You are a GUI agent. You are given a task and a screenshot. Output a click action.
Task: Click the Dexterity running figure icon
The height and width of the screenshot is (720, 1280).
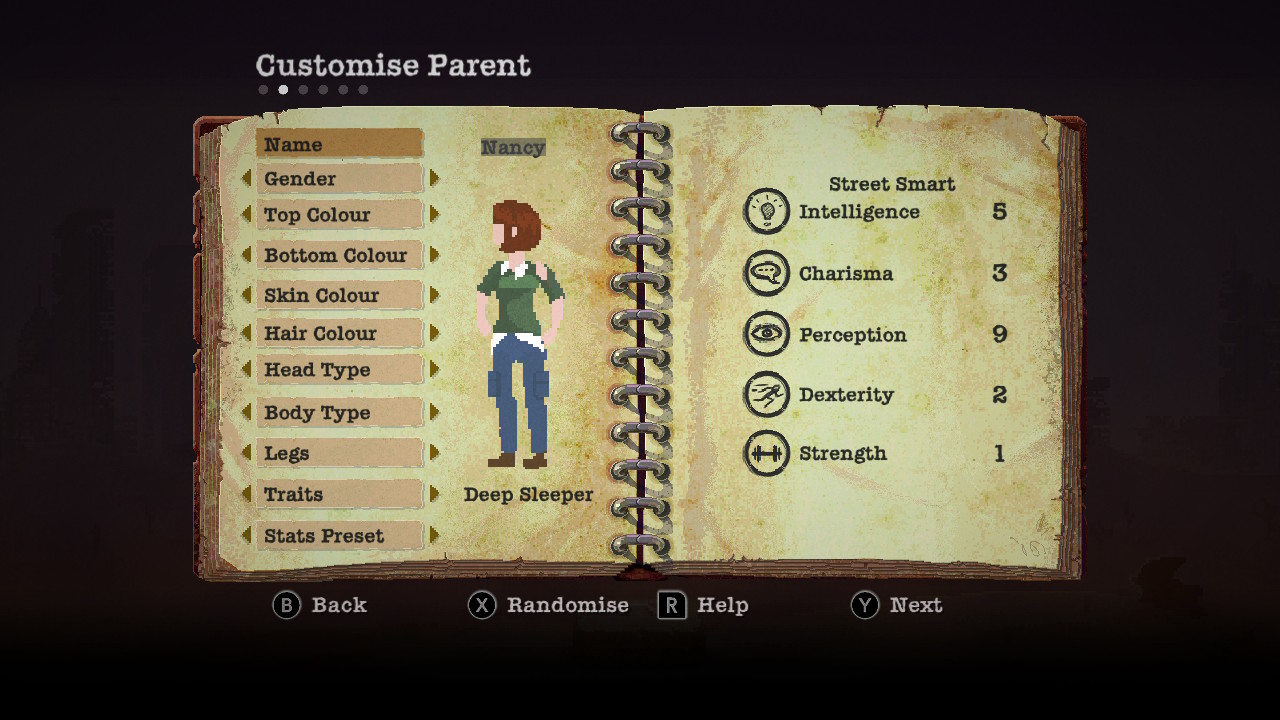(766, 394)
